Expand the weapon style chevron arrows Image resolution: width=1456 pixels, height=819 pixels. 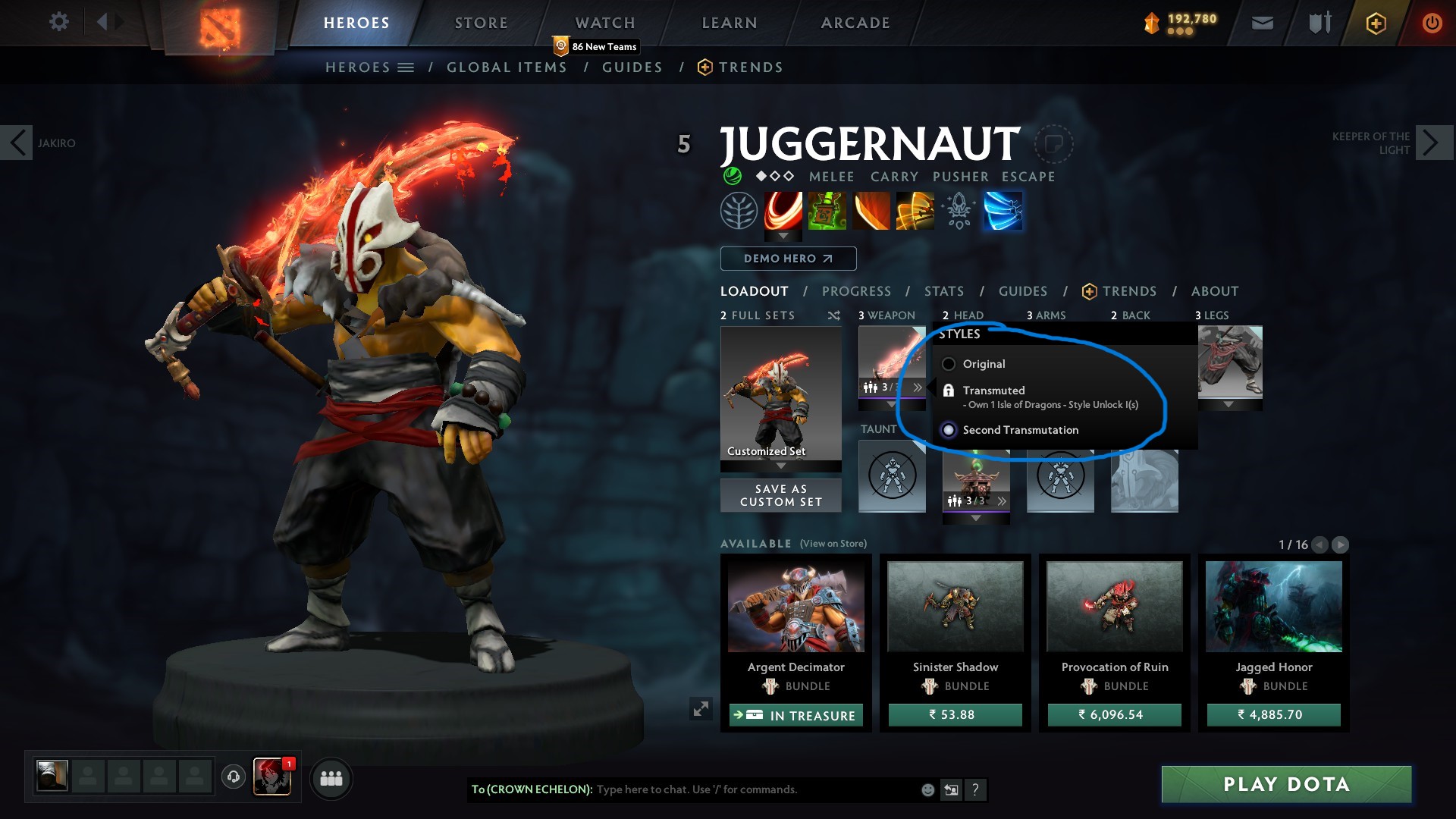coord(918,388)
